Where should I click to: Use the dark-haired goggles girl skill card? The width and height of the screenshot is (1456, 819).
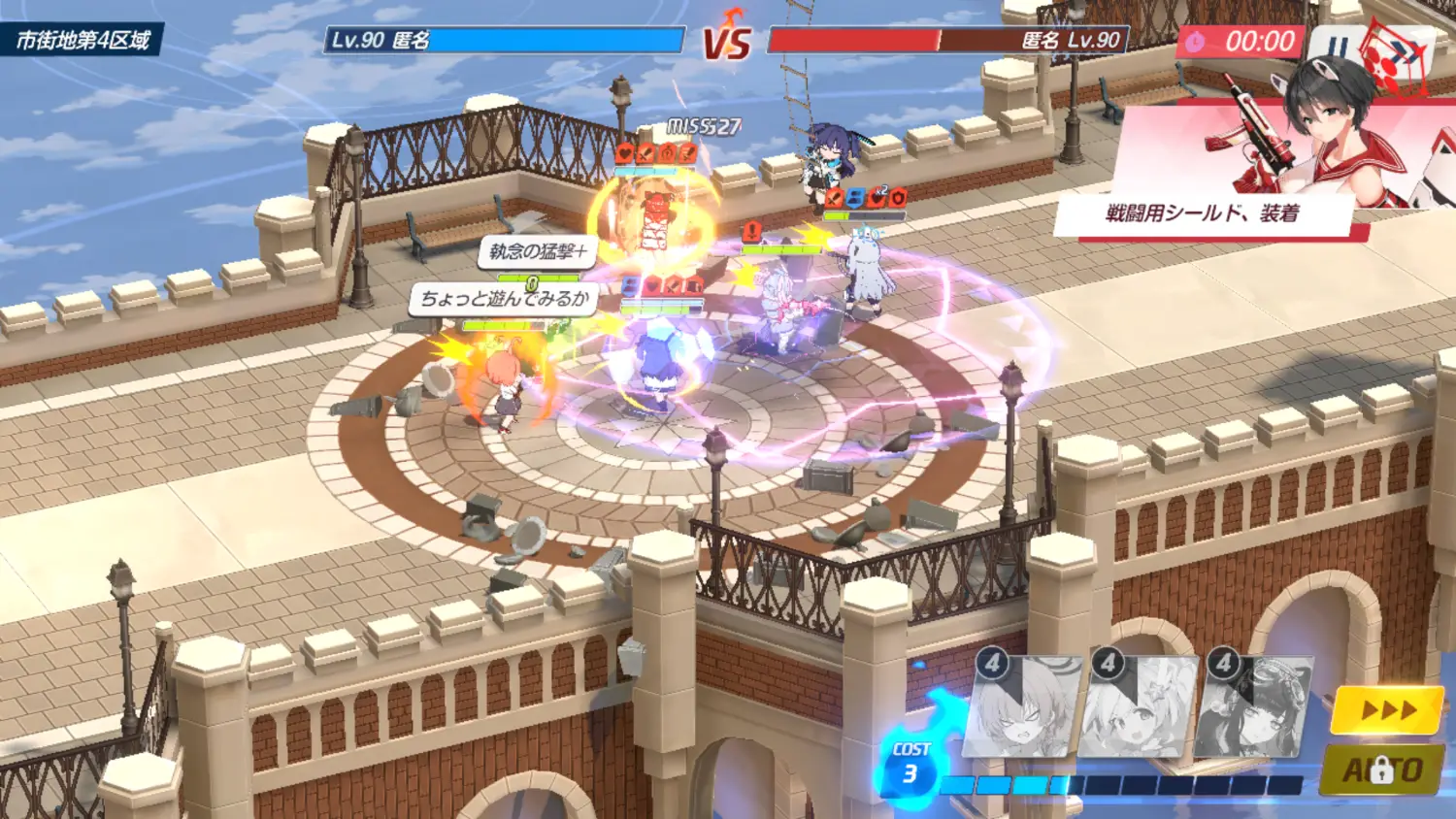(1254, 707)
